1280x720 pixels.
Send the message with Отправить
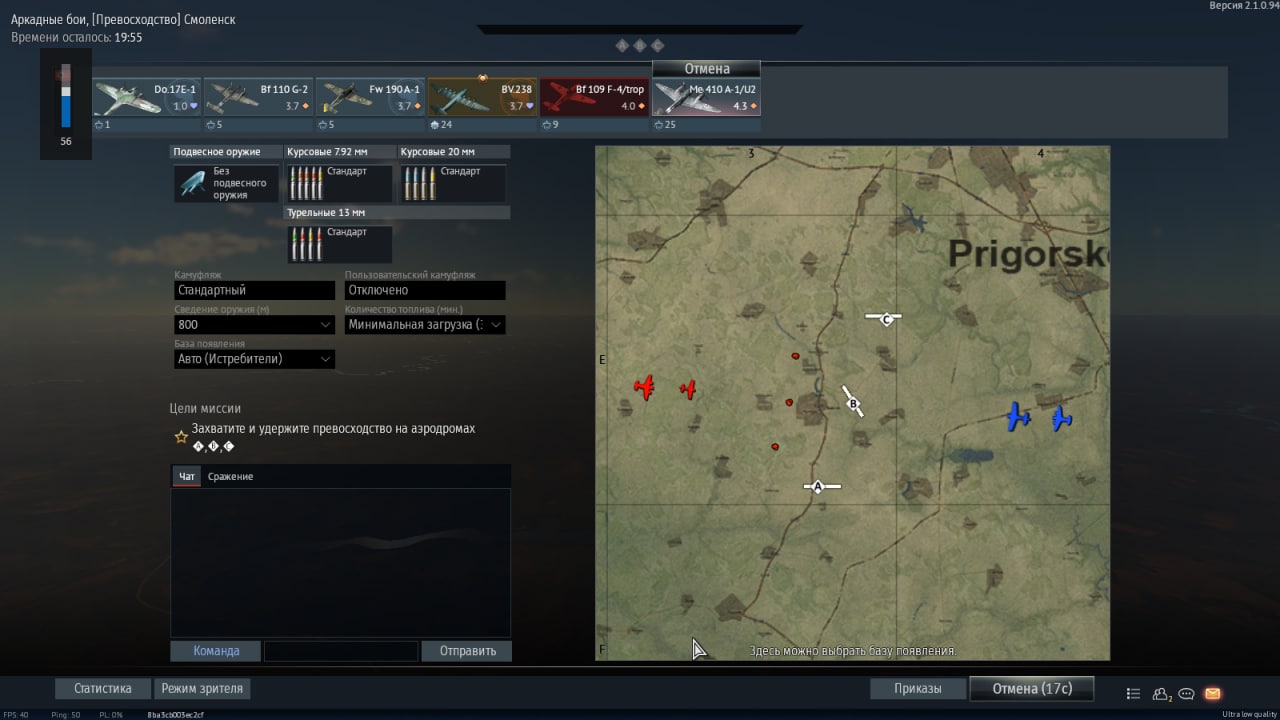click(x=466, y=651)
